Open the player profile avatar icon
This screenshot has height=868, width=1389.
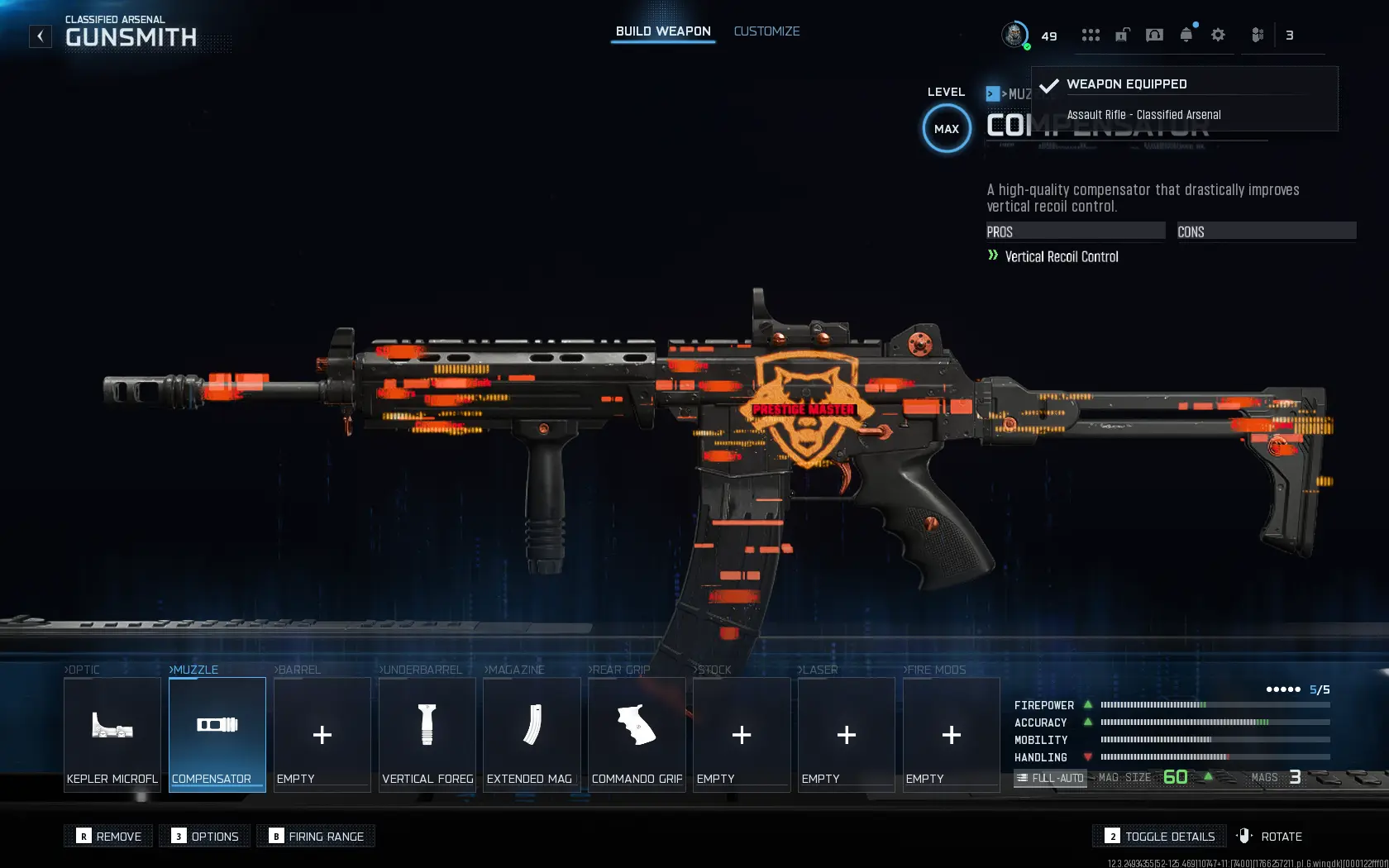[1015, 35]
